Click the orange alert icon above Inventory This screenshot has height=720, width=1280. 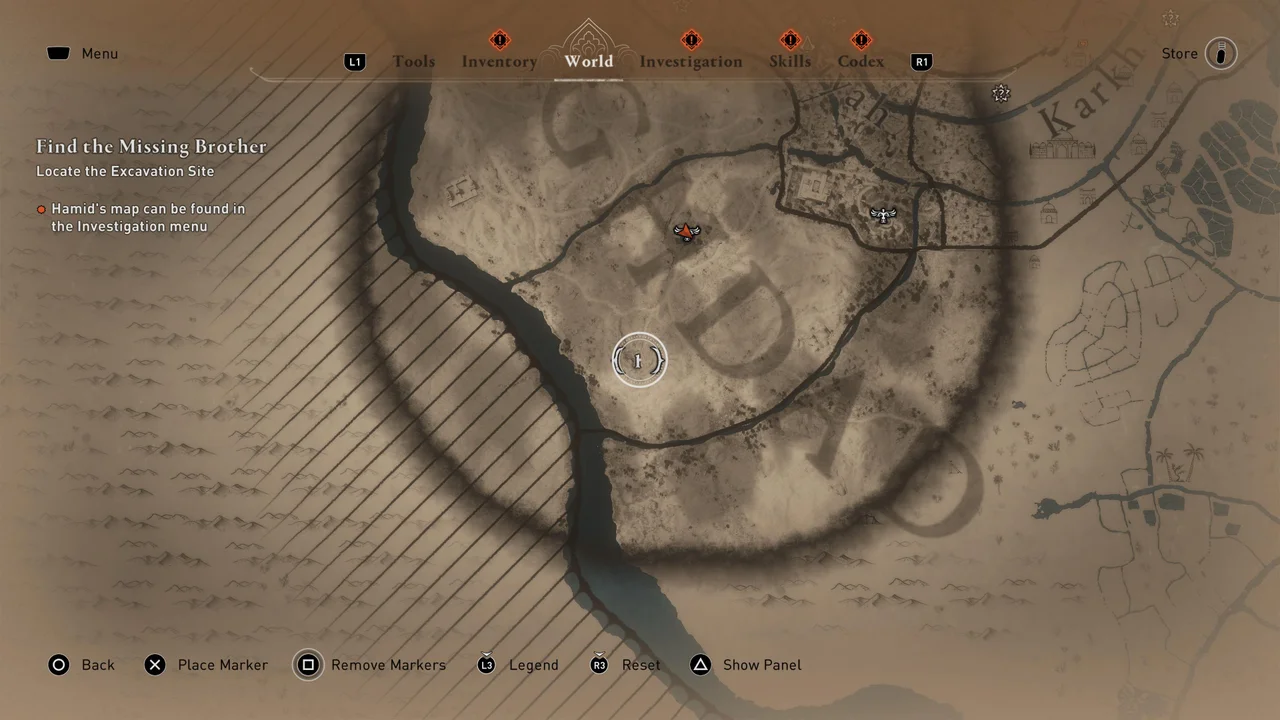click(x=499, y=40)
